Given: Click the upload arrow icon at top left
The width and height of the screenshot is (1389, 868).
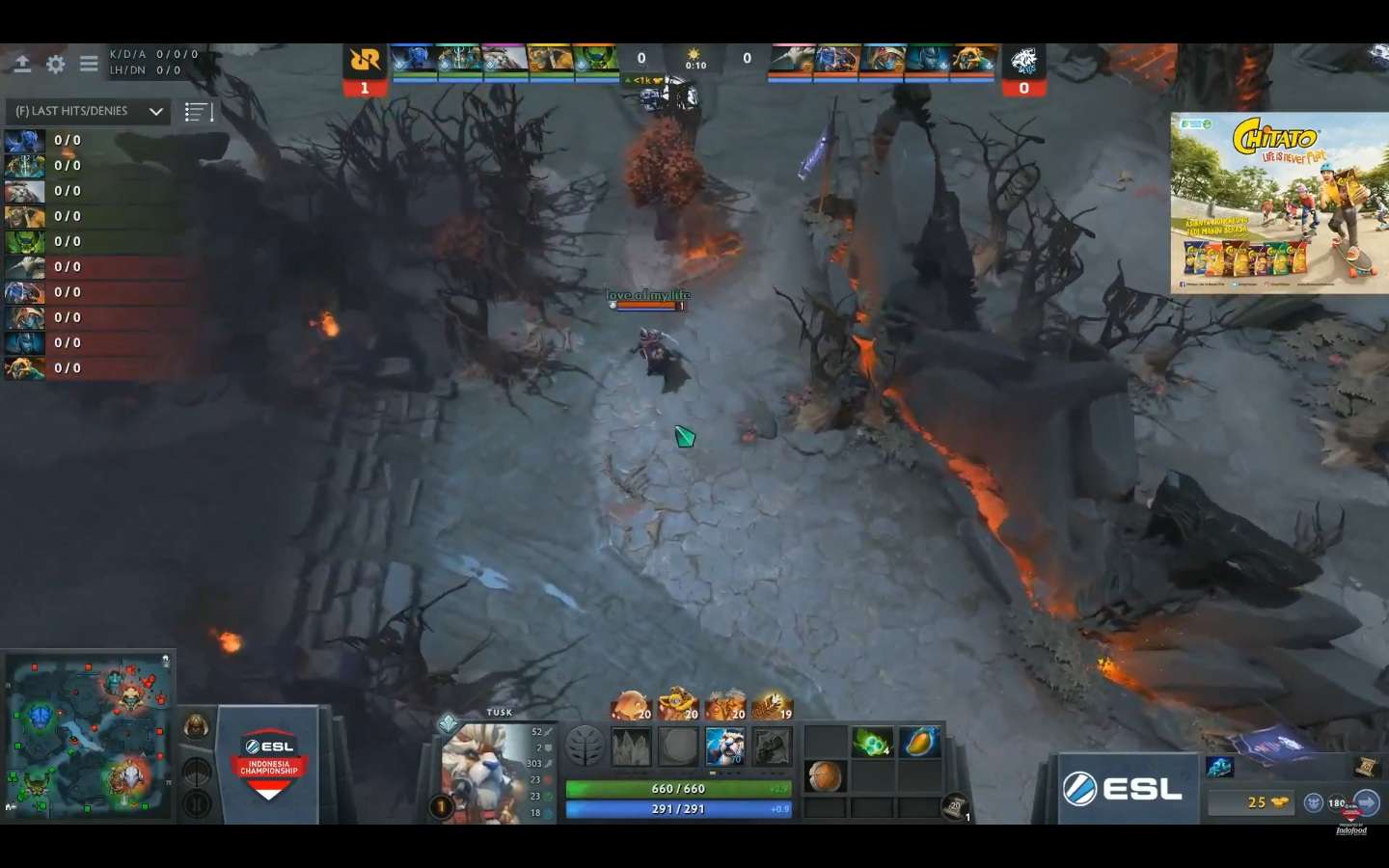Looking at the screenshot, I should pos(22,65).
